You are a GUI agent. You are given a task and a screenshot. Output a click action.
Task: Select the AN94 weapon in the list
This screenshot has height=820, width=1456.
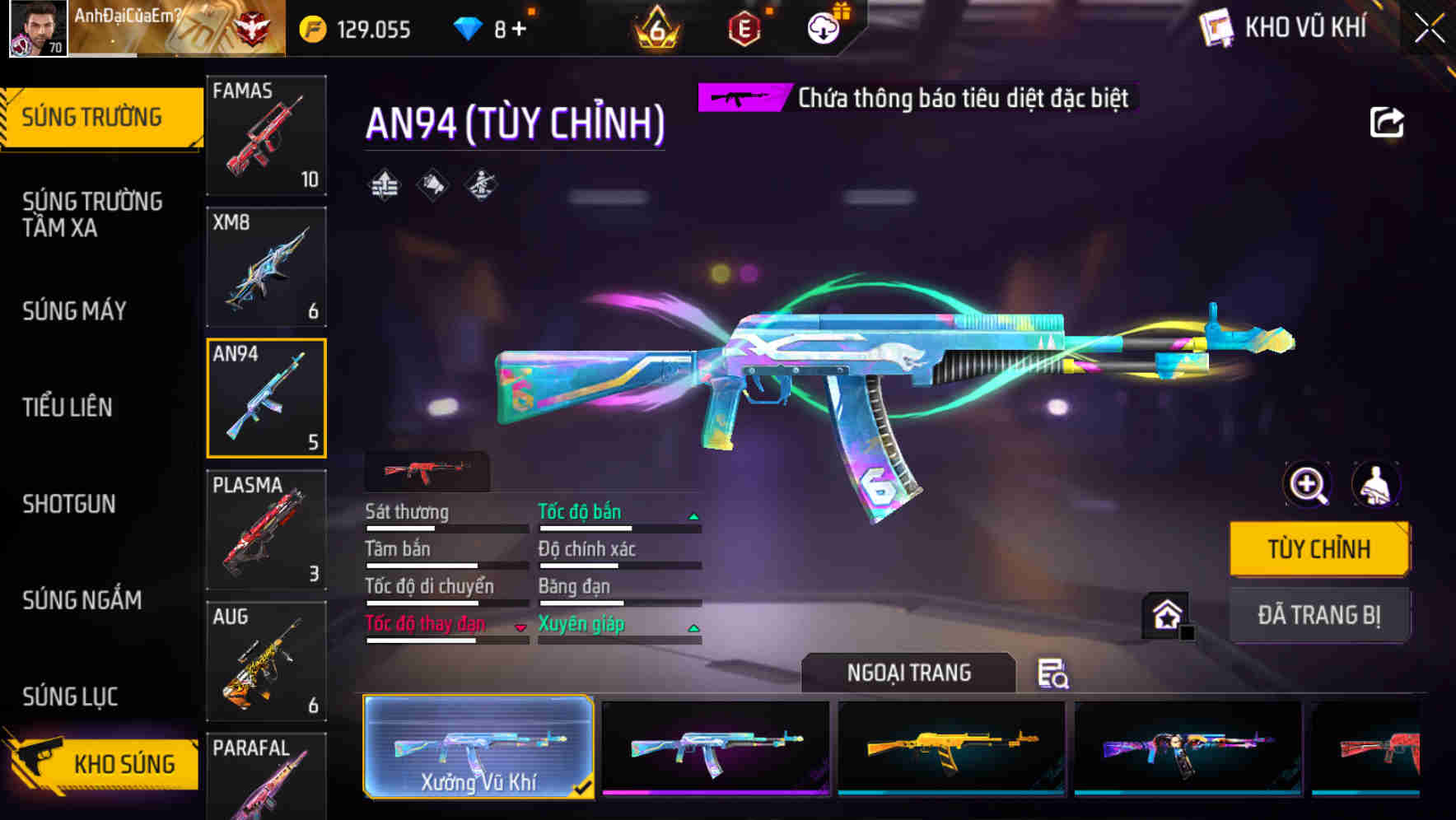pos(266,398)
